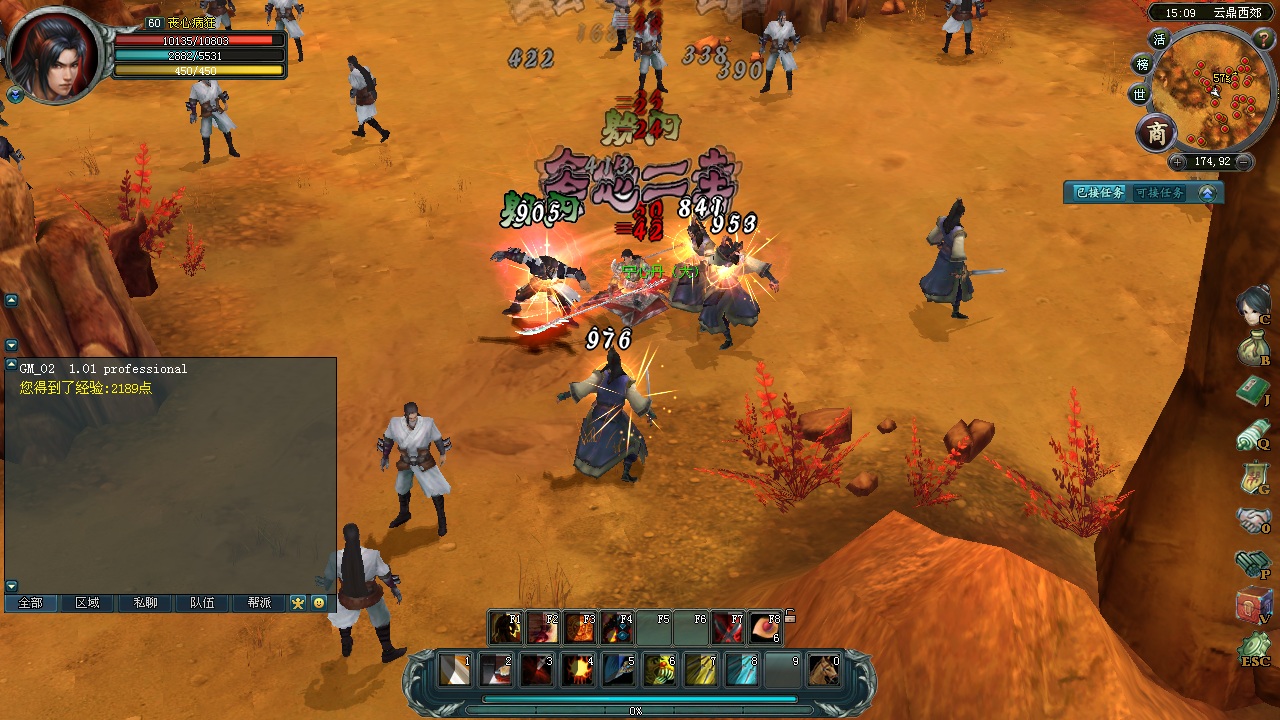
Task: Open the minimap question mark help
Action: click(x=1264, y=38)
